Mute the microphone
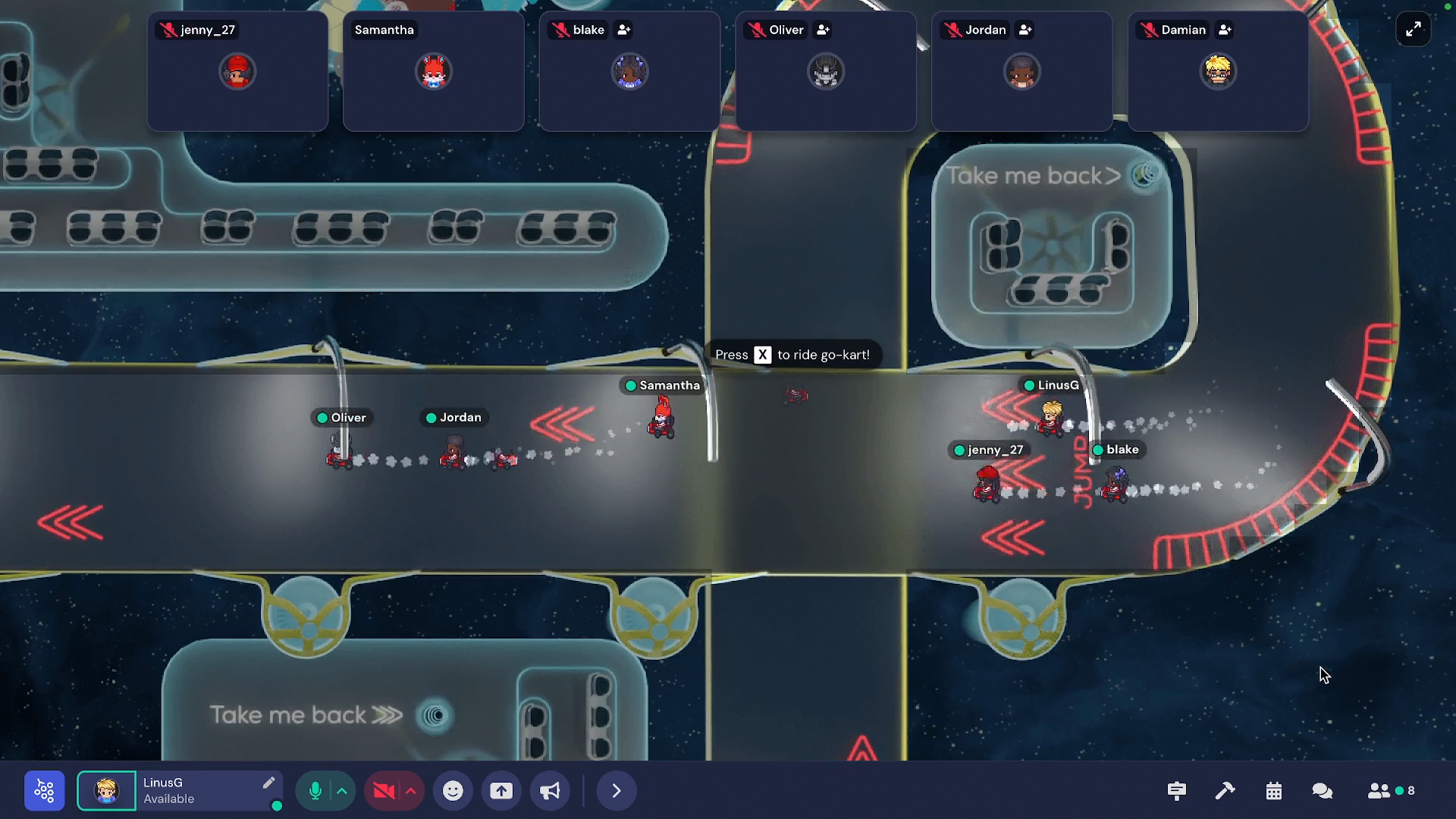The width and height of the screenshot is (1456, 819). click(315, 791)
